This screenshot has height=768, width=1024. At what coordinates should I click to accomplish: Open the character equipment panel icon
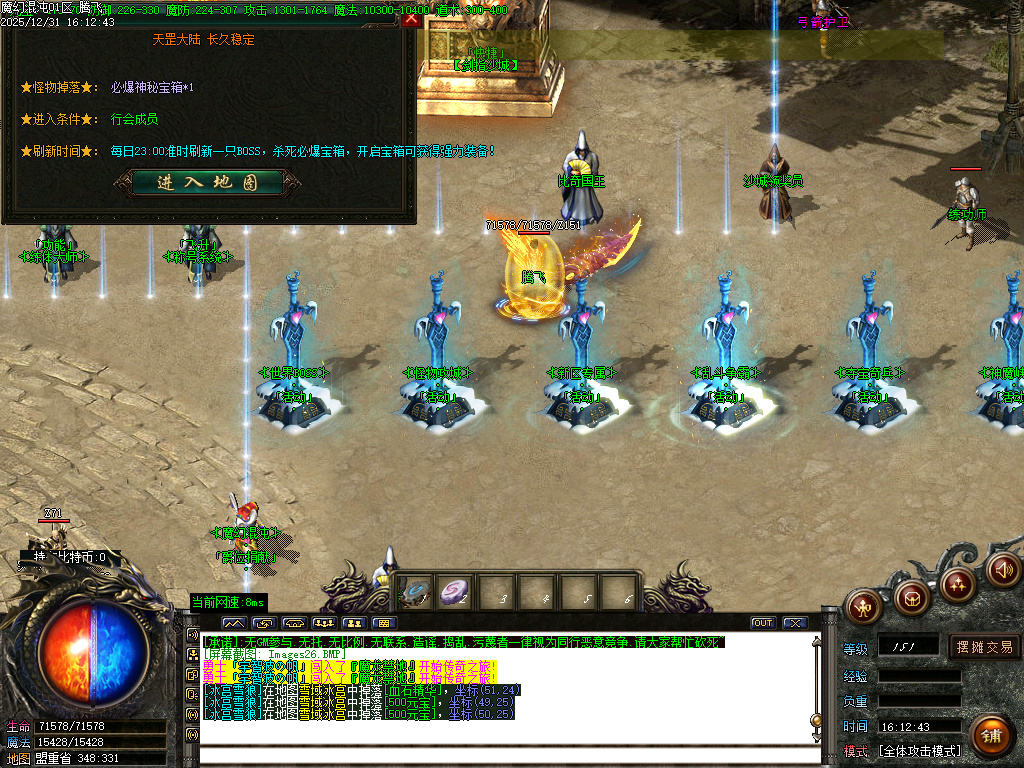862,605
